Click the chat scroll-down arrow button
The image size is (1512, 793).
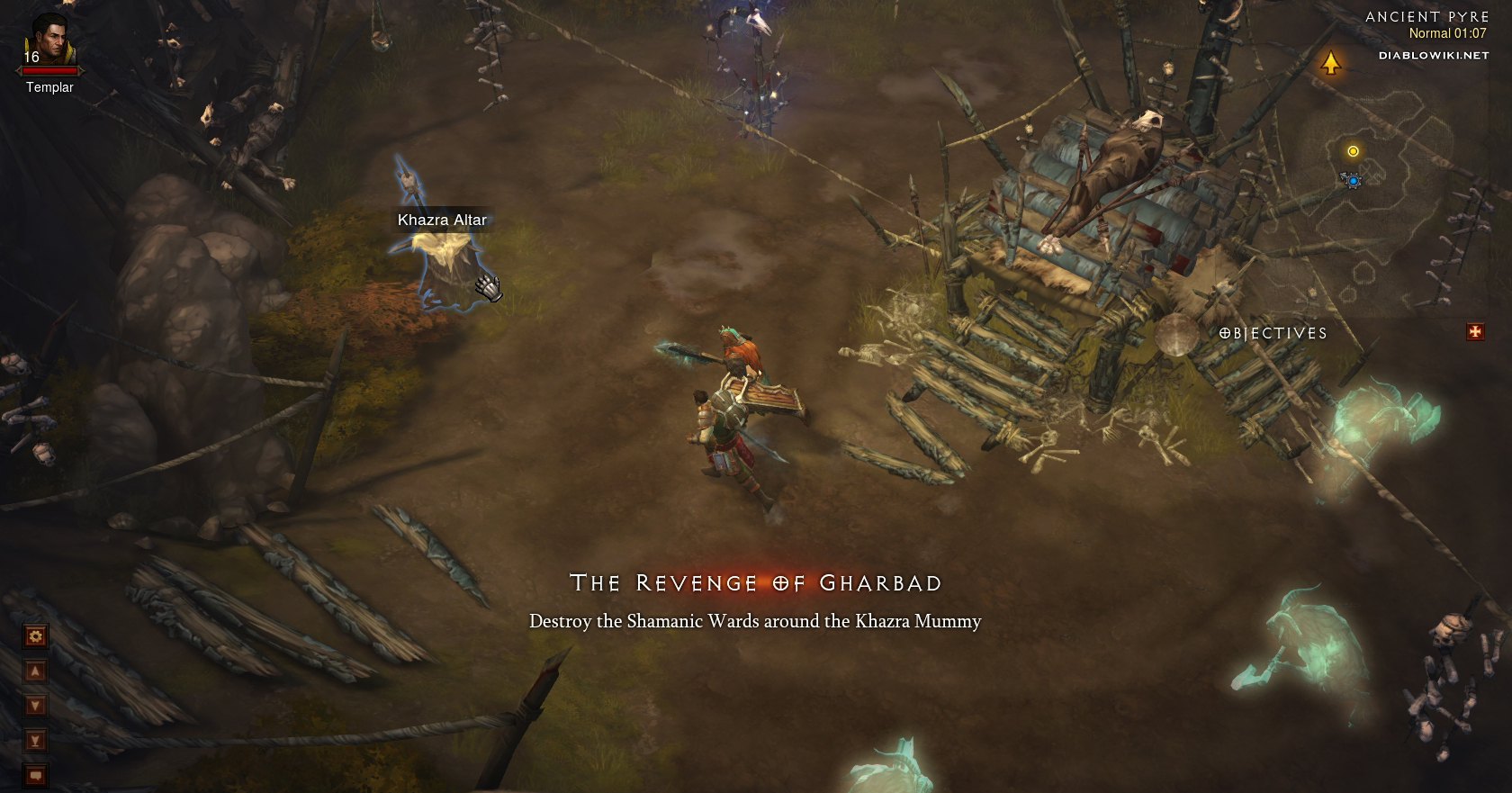click(x=35, y=706)
